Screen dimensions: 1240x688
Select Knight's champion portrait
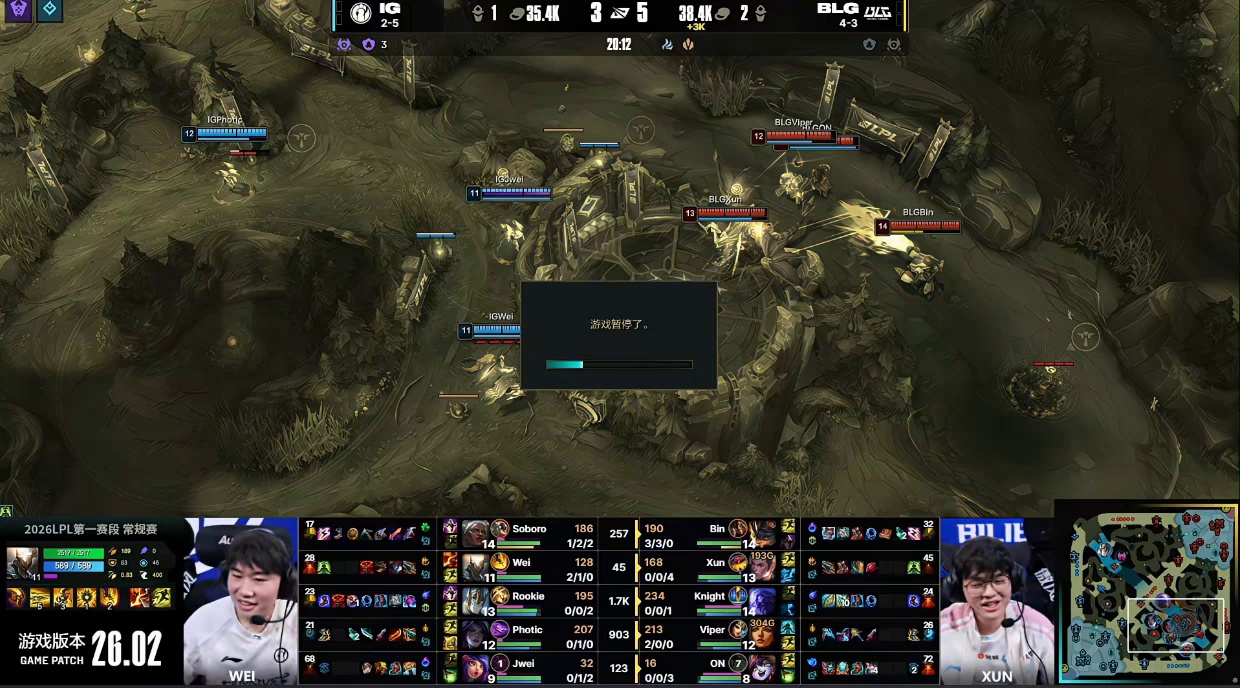coord(739,597)
